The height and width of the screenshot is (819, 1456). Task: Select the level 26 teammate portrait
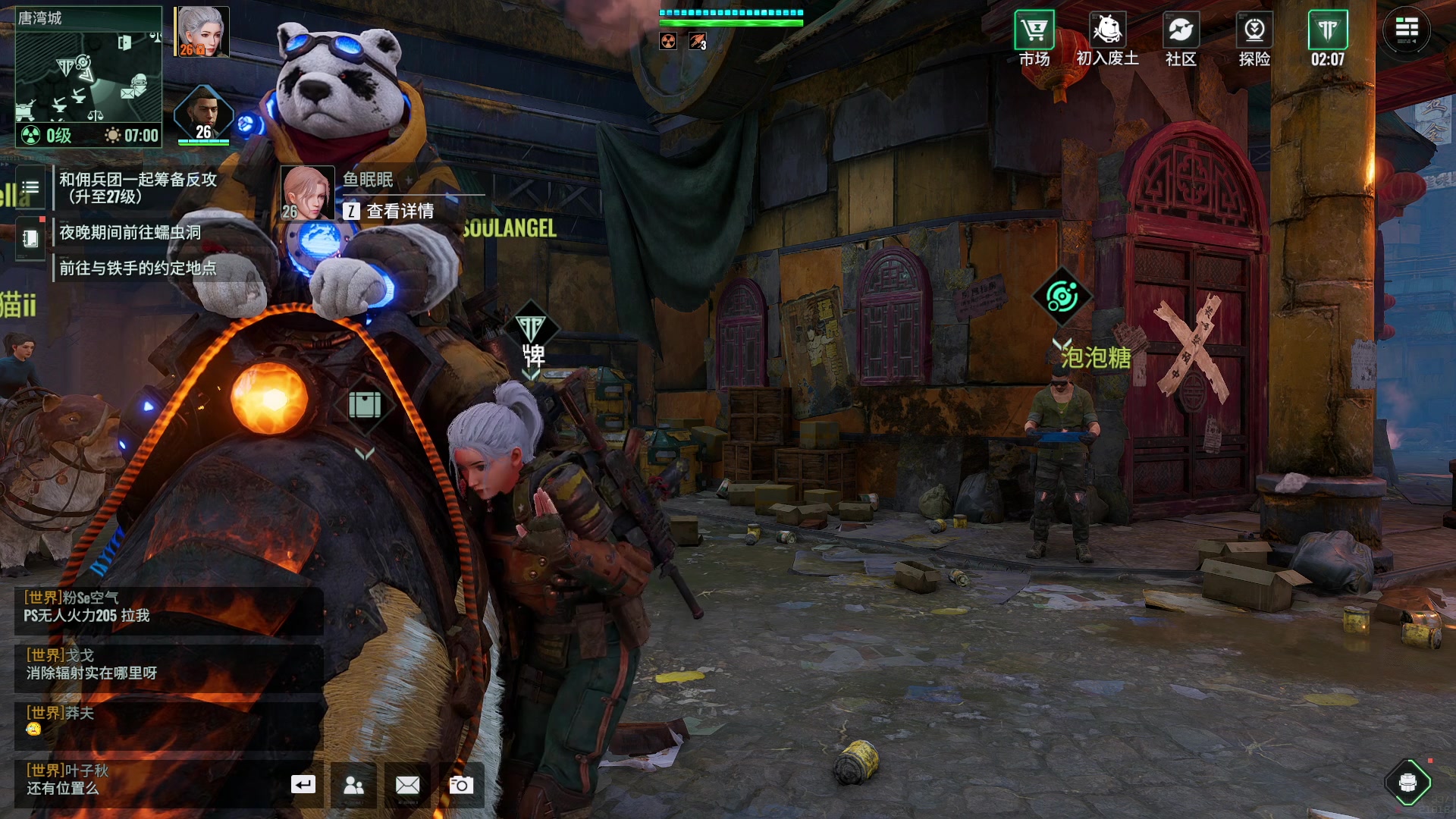pos(203,115)
